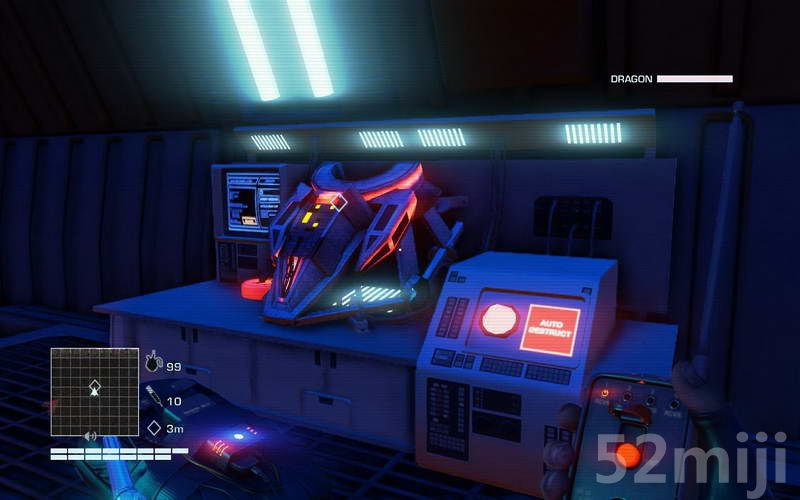Select the syringe icon

[154, 397]
